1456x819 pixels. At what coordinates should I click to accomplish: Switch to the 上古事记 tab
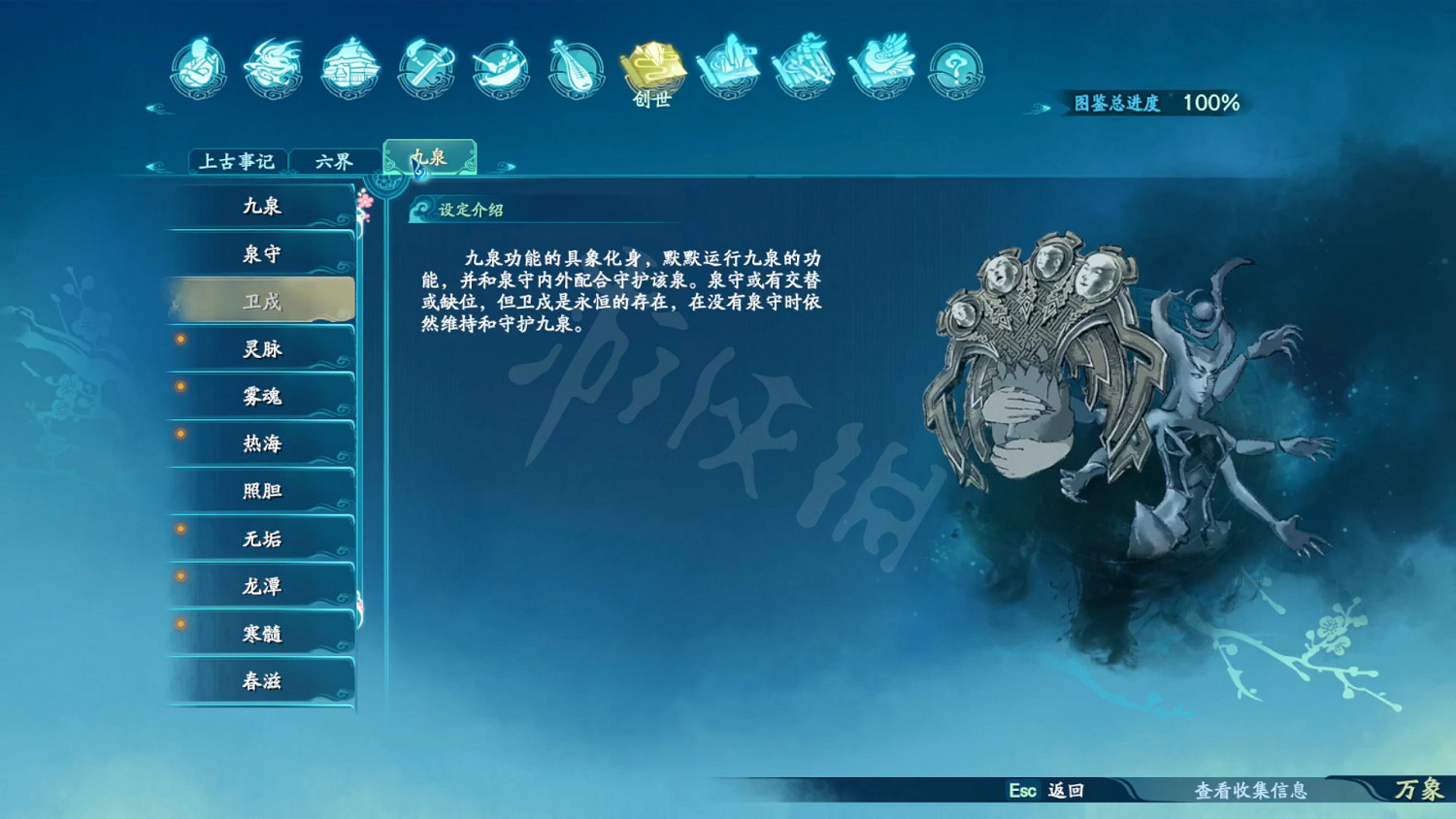click(x=236, y=160)
